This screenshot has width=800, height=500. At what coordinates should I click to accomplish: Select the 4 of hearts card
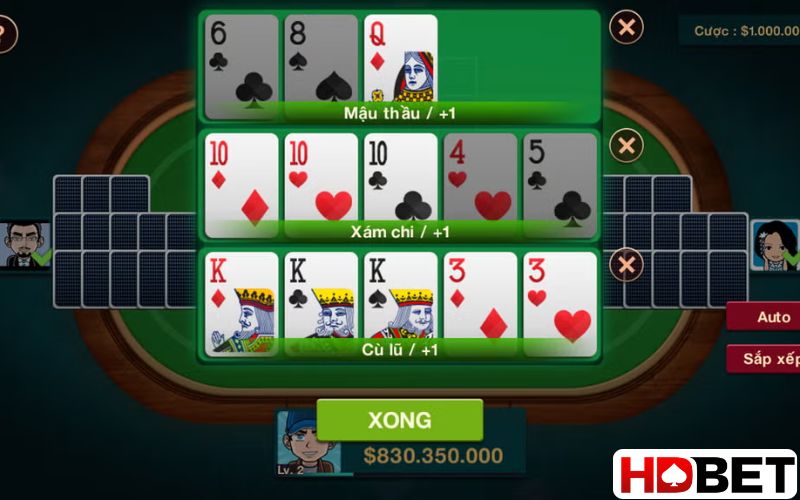[x=480, y=180]
